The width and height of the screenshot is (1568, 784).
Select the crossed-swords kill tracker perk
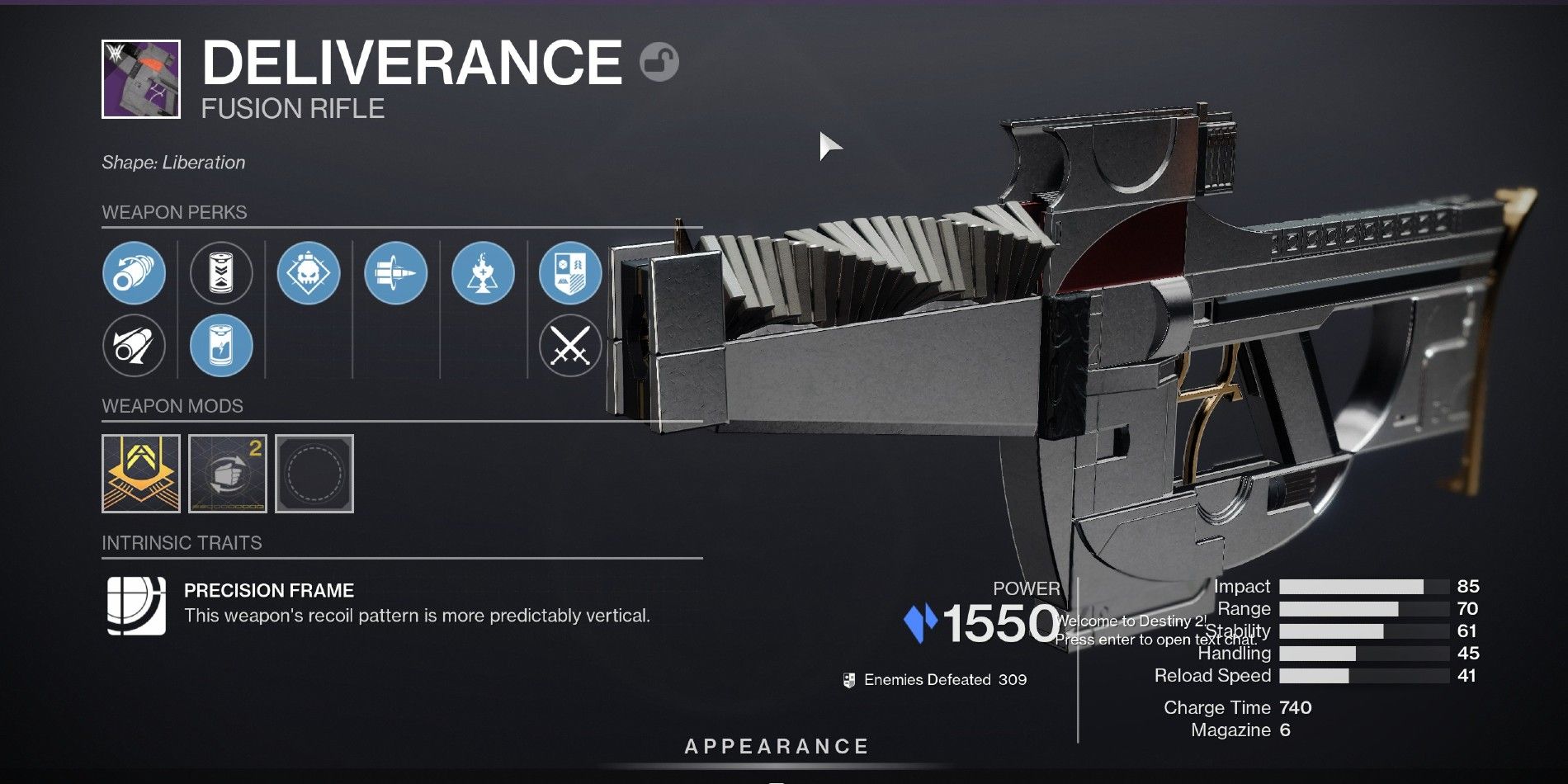[x=569, y=346]
